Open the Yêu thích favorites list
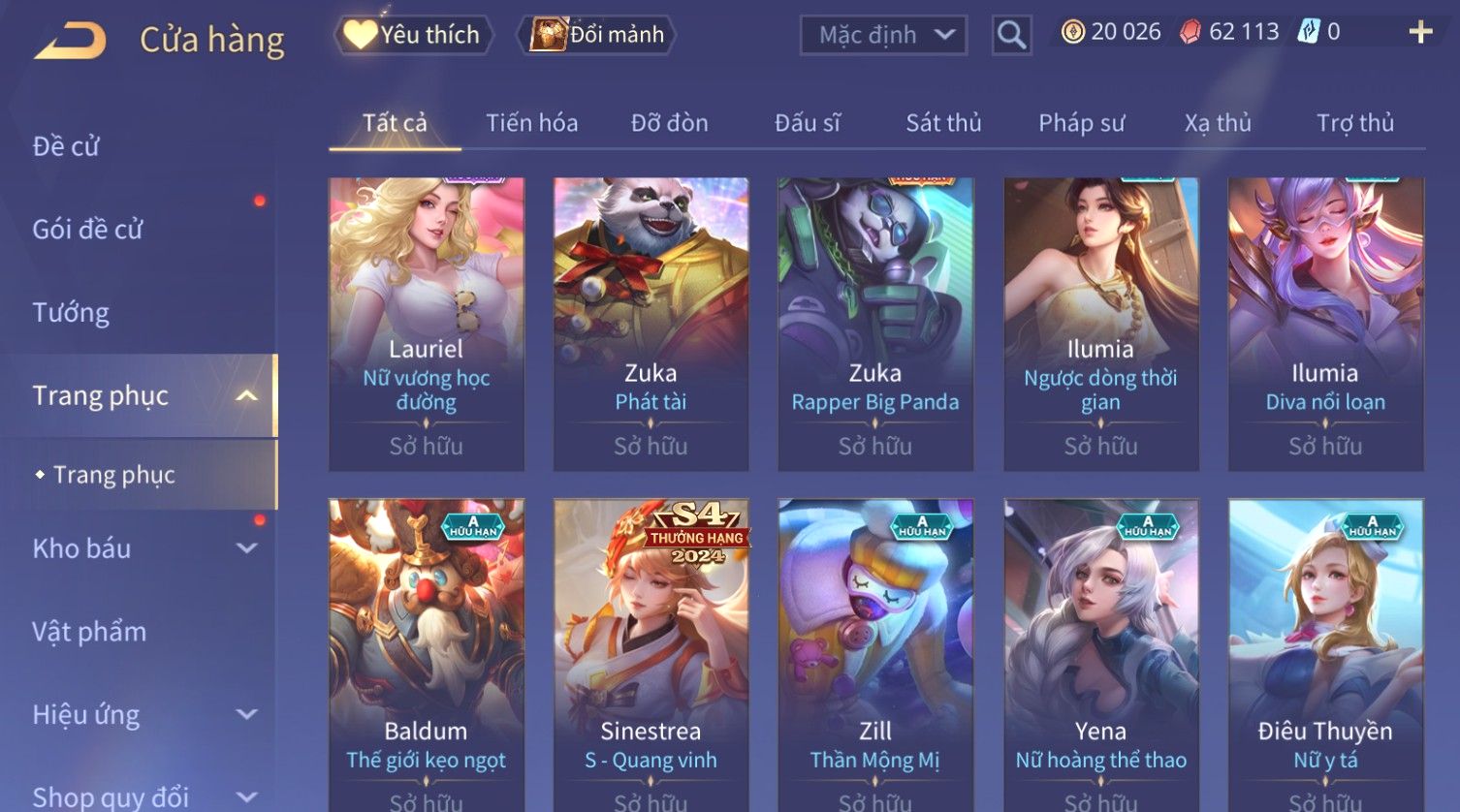 pyautogui.click(x=414, y=35)
